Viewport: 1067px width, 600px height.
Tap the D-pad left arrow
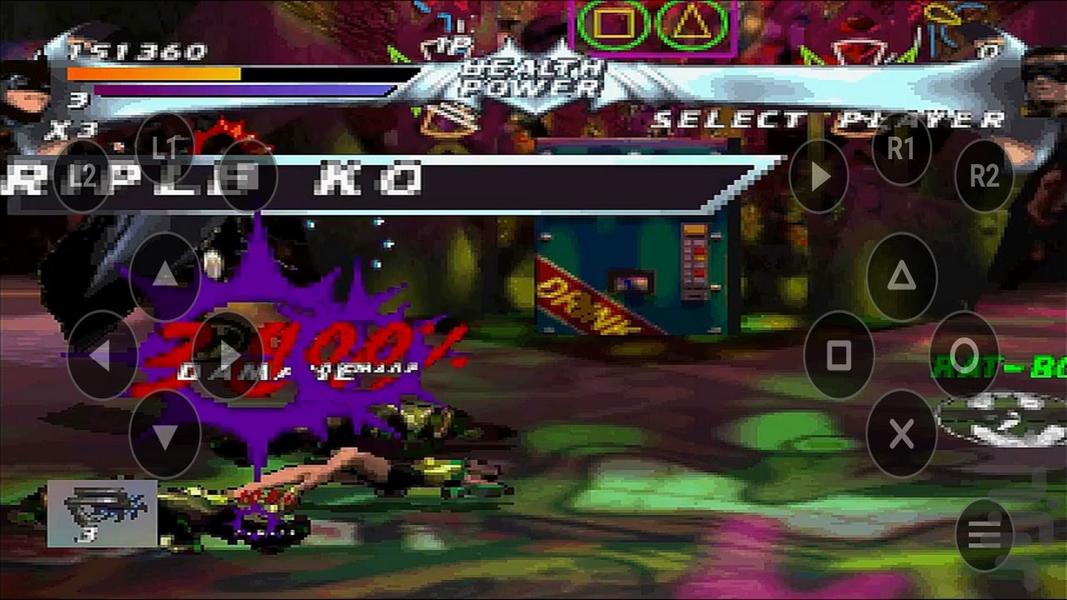pos(102,355)
